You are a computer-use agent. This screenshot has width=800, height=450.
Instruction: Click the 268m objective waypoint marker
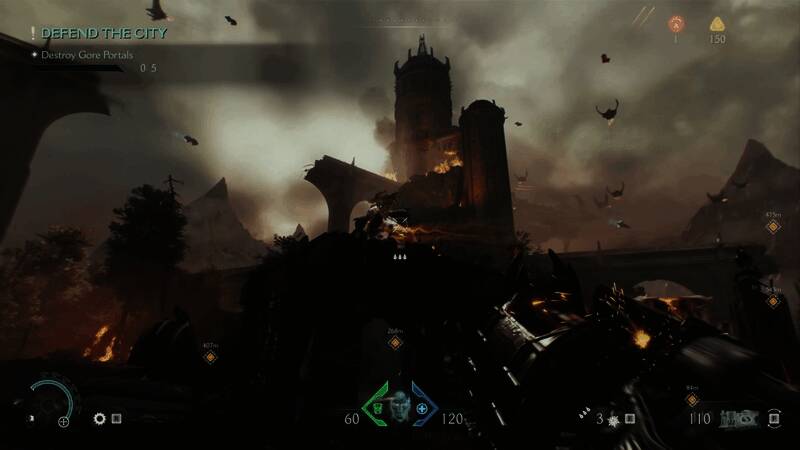(x=395, y=343)
